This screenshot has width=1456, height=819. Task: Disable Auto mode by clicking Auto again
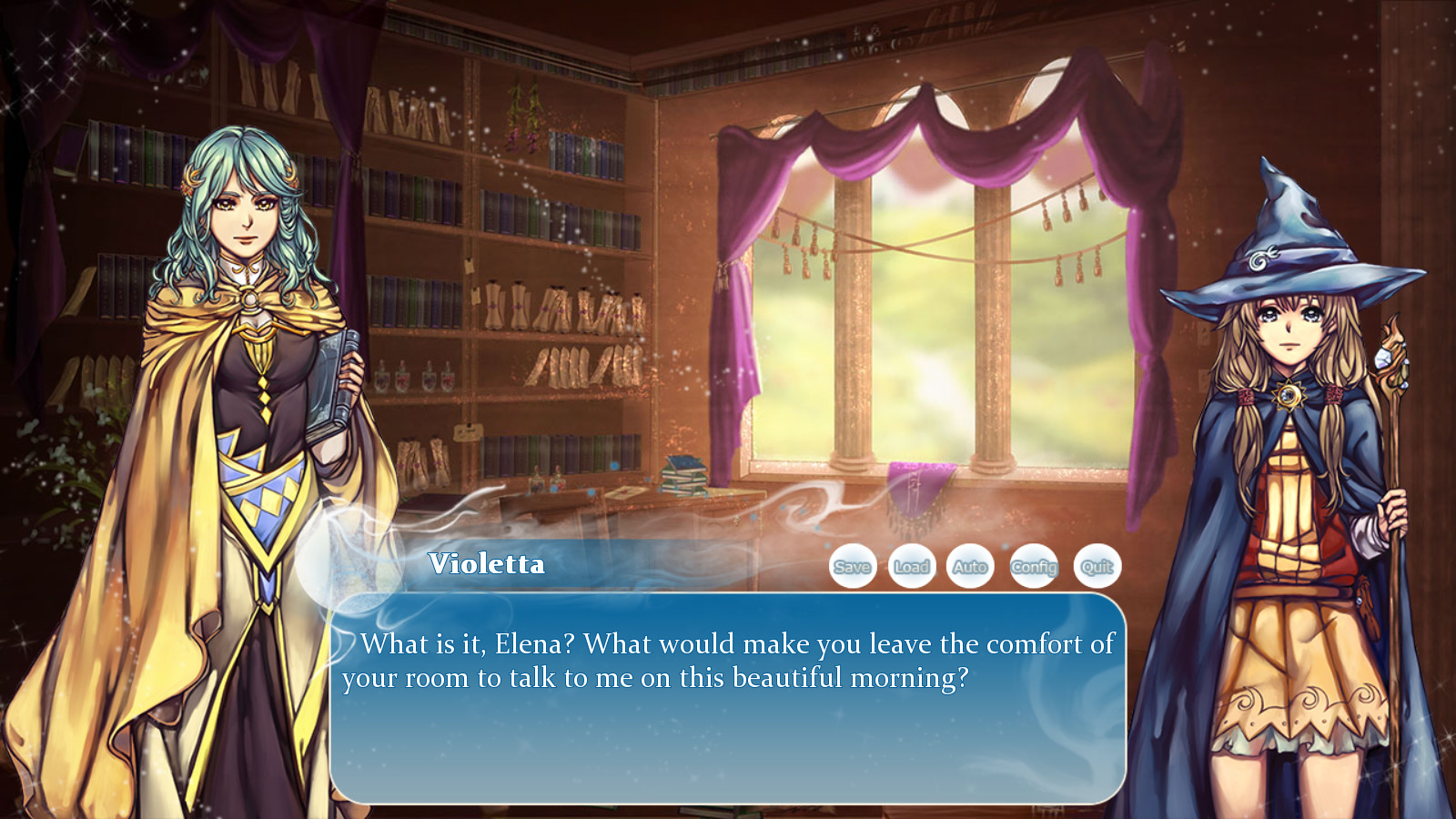tap(972, 566)
